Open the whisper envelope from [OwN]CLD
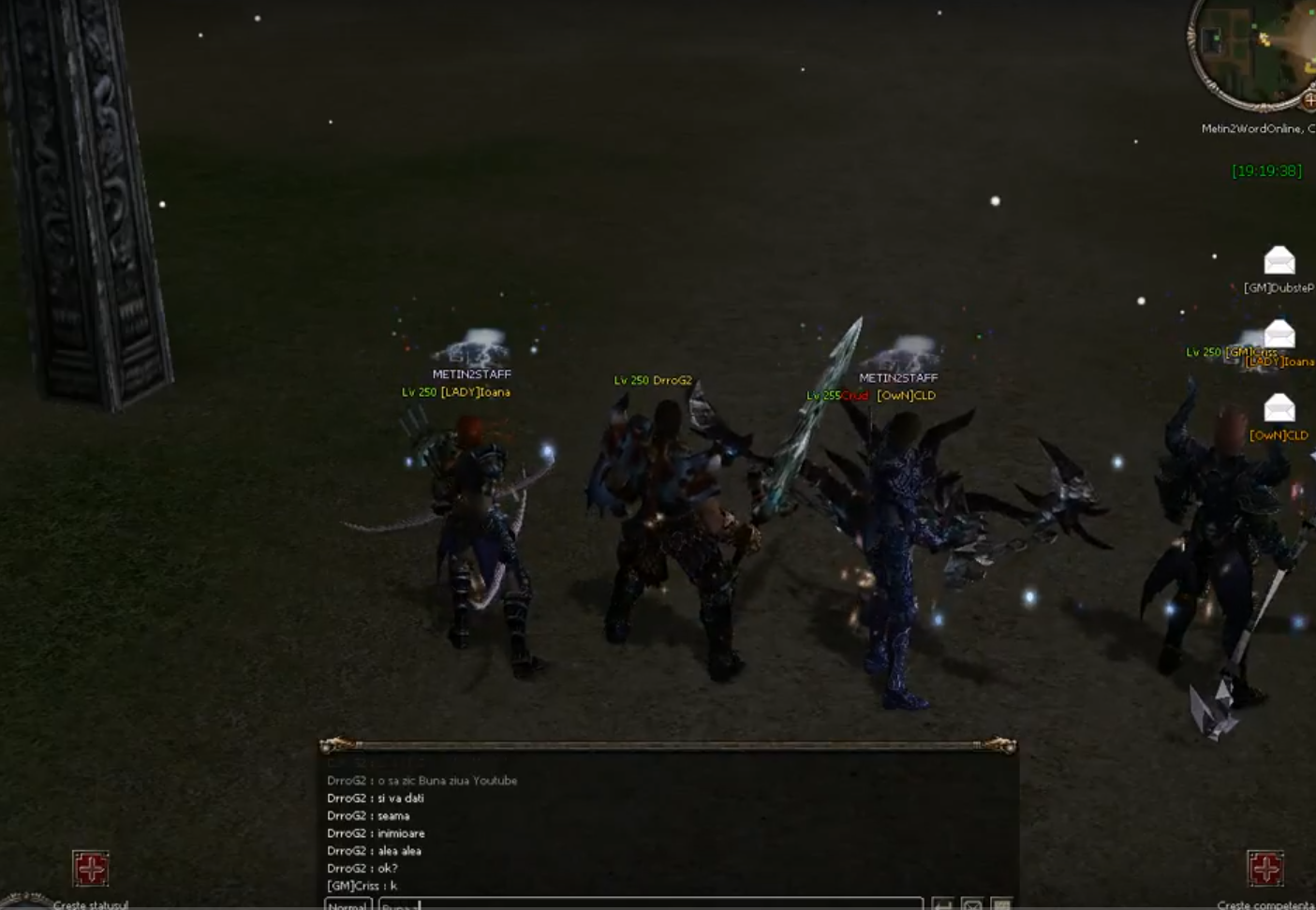The image size is (1316, 910). click(1279, 408)
